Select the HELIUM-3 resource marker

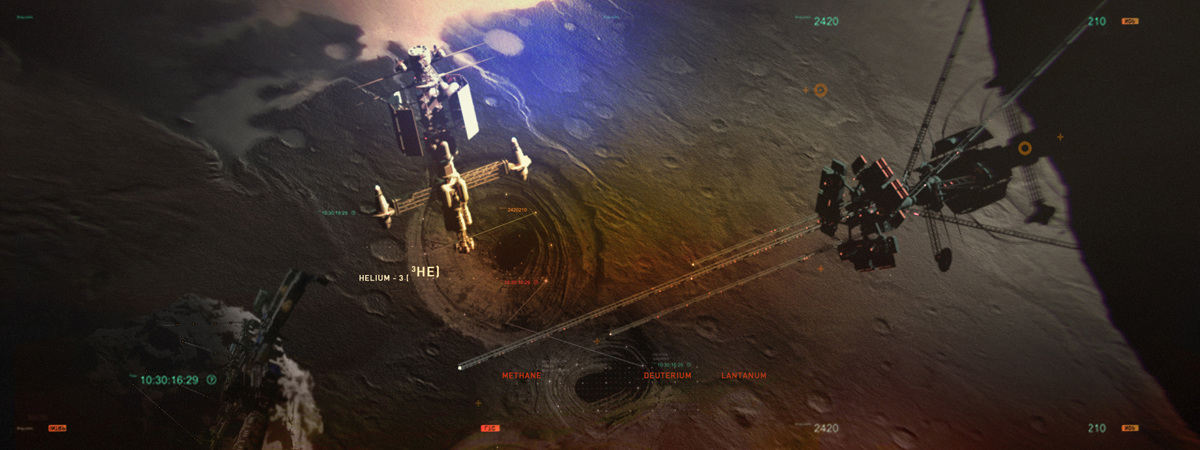[399, 275]
